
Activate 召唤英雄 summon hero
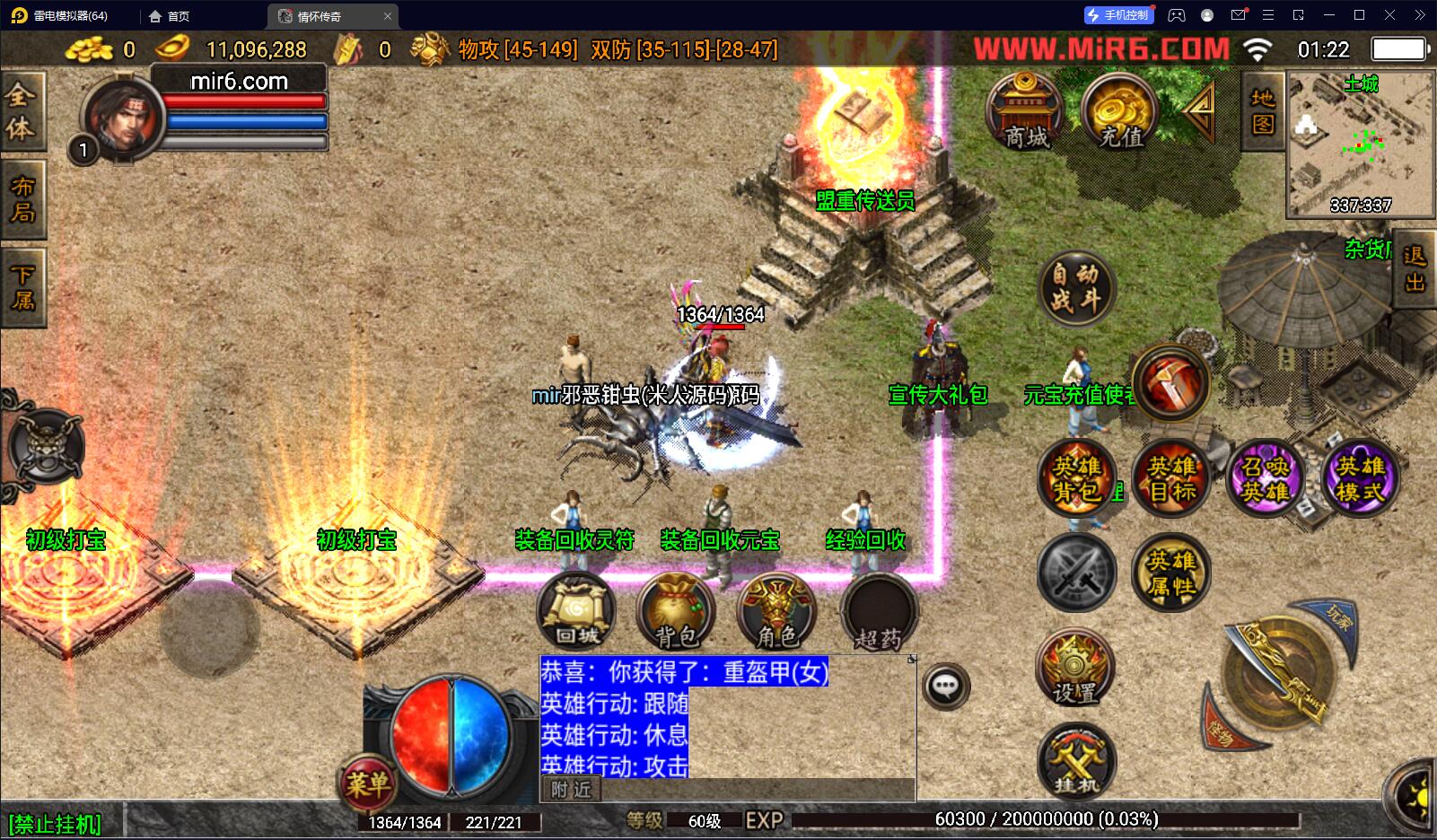pos(1266,478)
